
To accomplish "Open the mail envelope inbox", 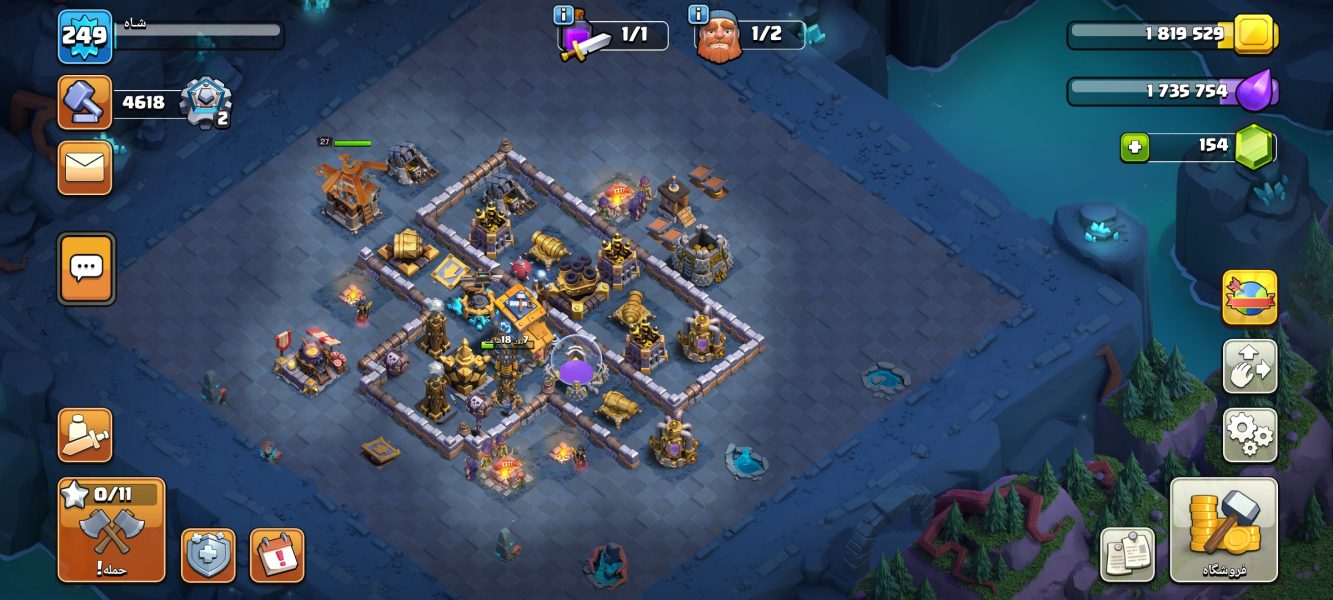I will (85, 168).
